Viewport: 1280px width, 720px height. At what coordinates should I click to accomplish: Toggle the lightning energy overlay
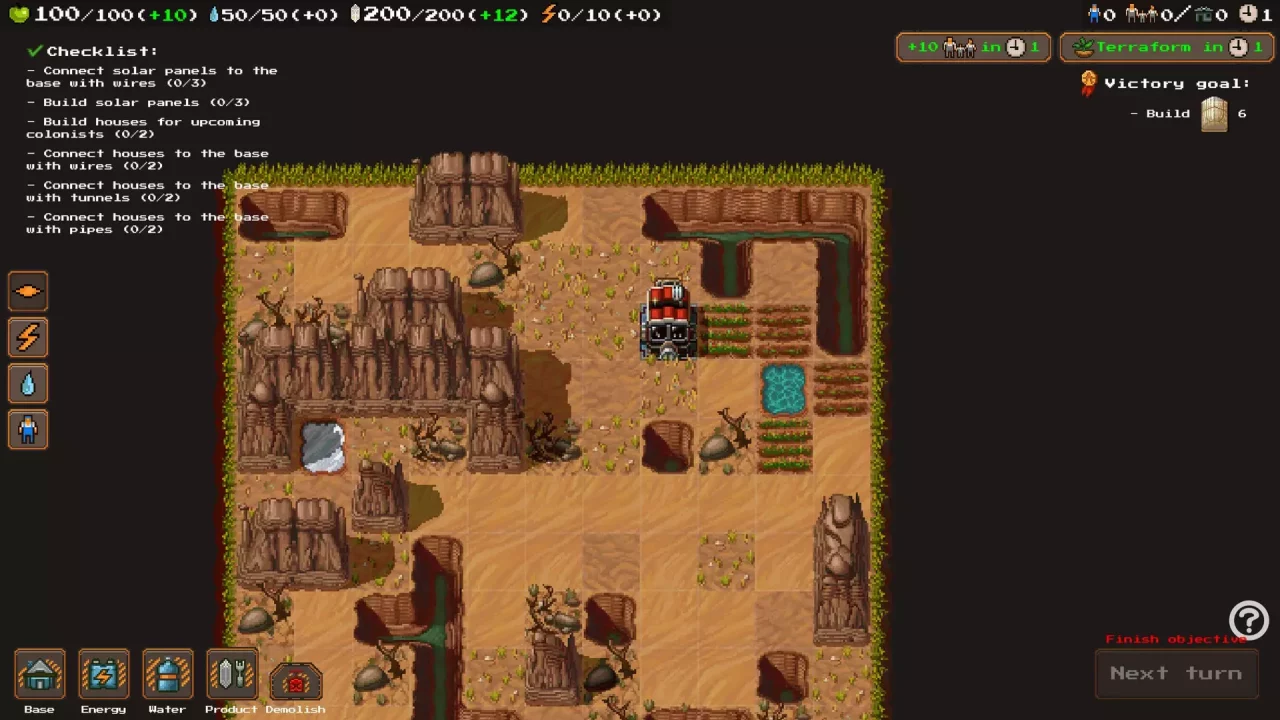coord(27,337)
